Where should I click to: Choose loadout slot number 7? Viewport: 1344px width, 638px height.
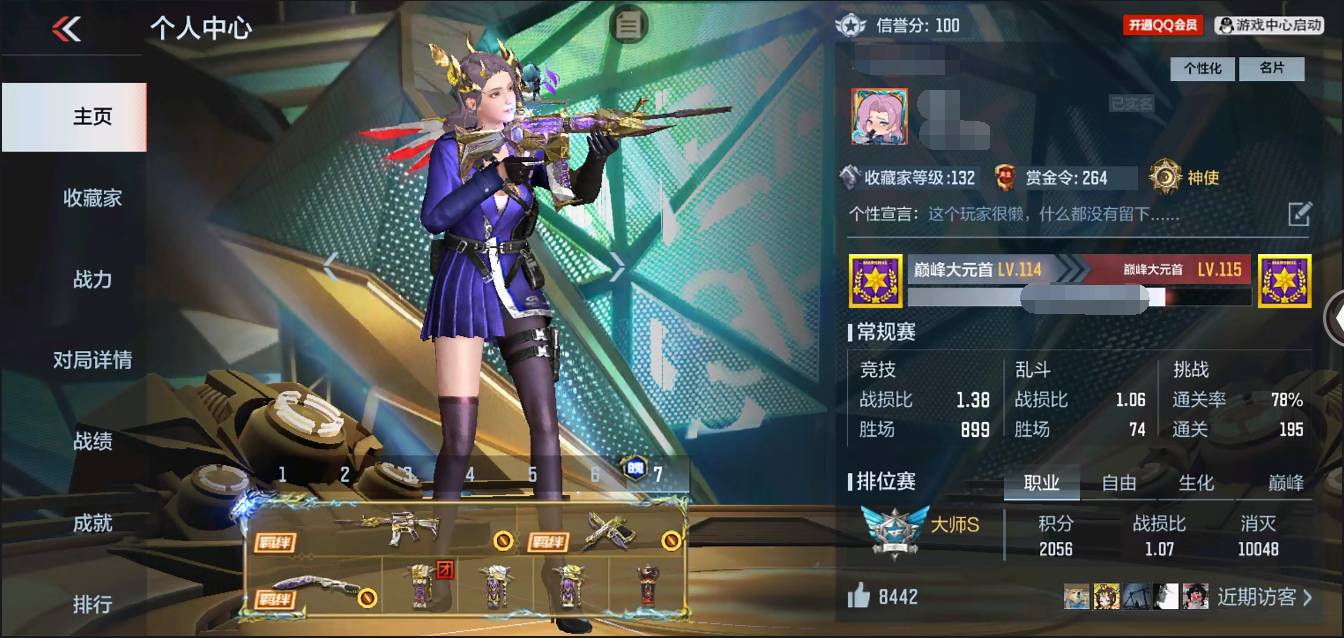click(x=657, y=474)
